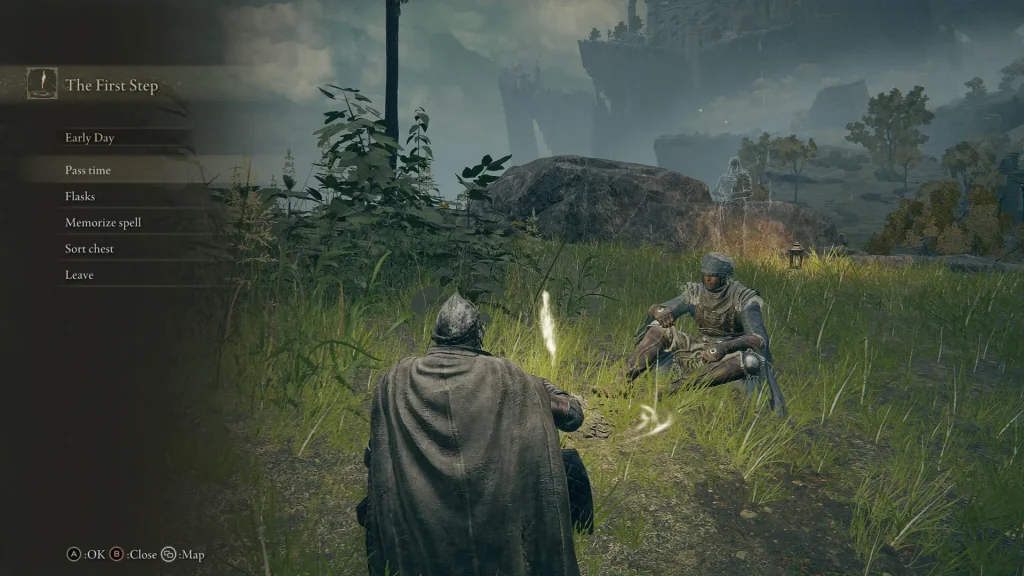The height and width of the screenshot is (576, 1024).
Task: Choose Memorize spell
Action: click(x=103, y=222)
